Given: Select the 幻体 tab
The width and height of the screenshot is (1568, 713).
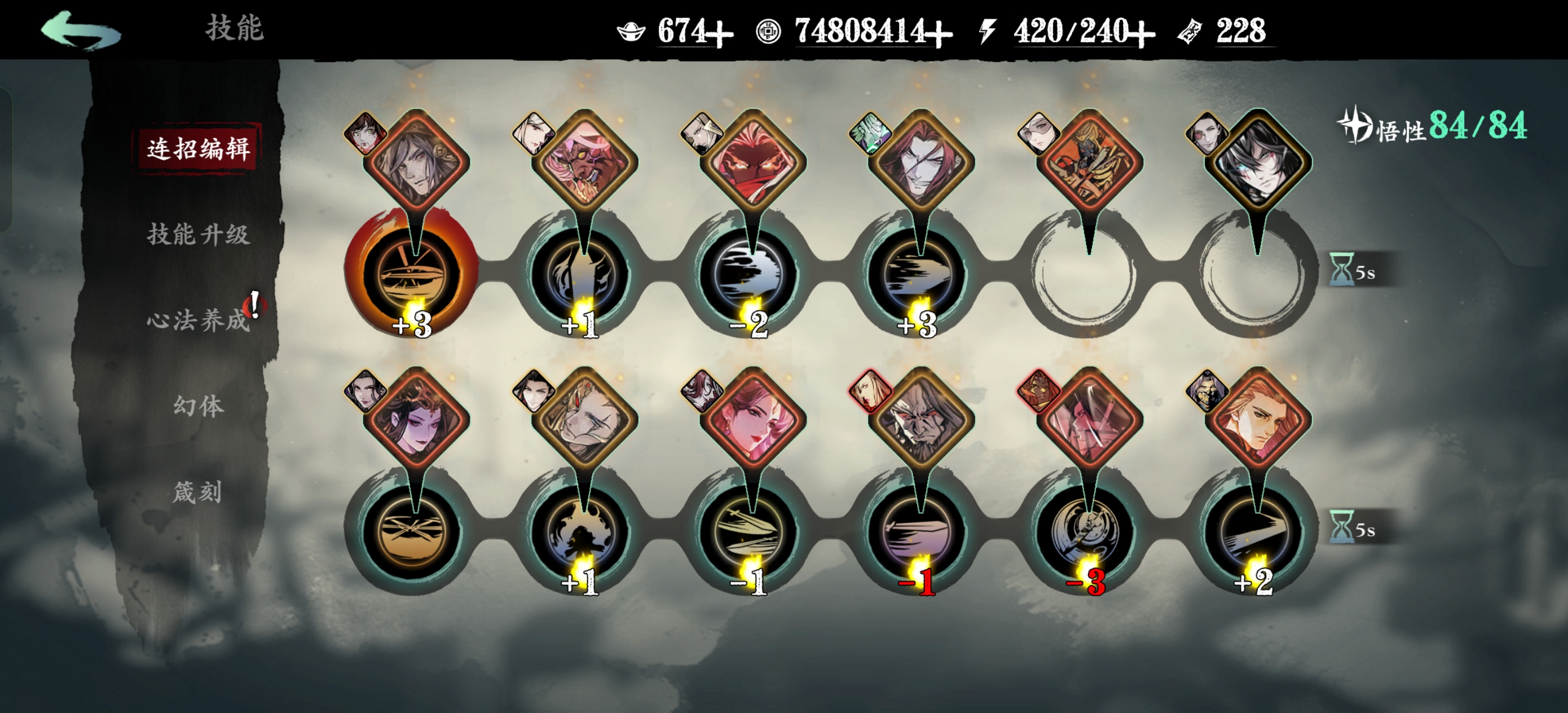Looking at the screenshot, I should tap(199, 406).
